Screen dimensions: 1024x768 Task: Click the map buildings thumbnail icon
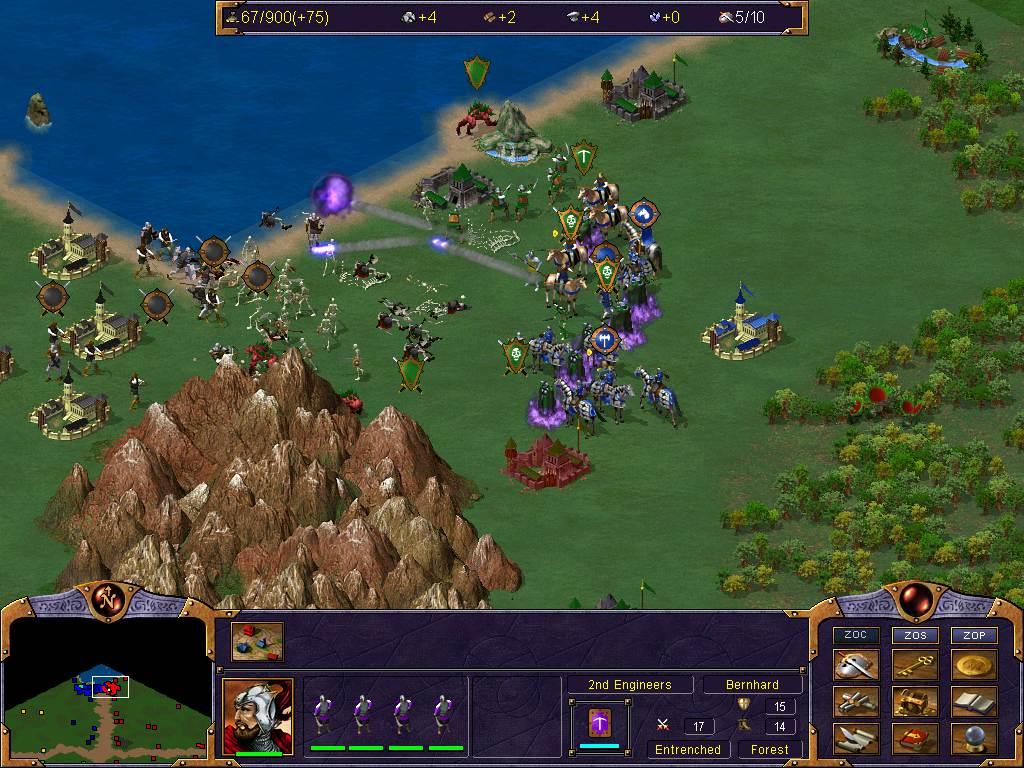(x=257, y=642)
